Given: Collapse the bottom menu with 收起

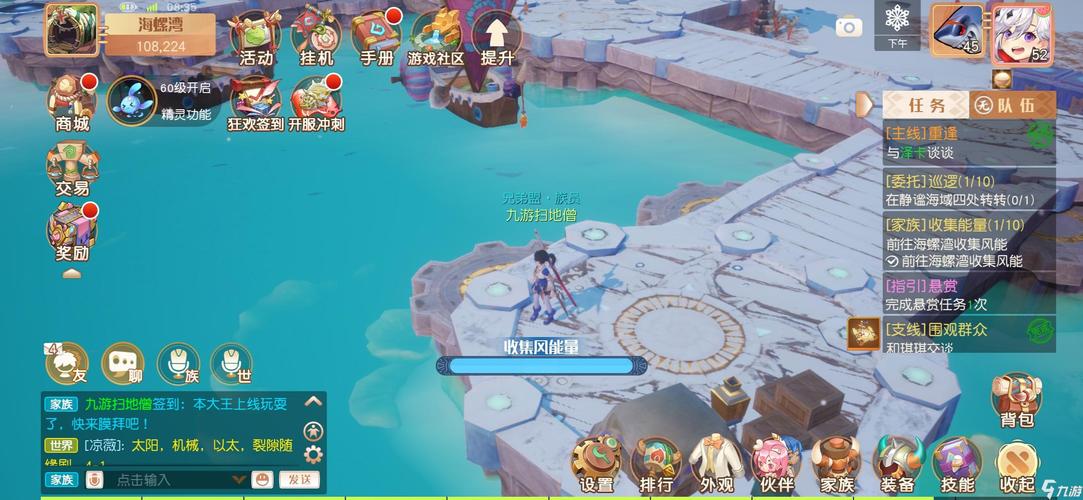Looking at the screenshot, I should [x=1017, y=465].
